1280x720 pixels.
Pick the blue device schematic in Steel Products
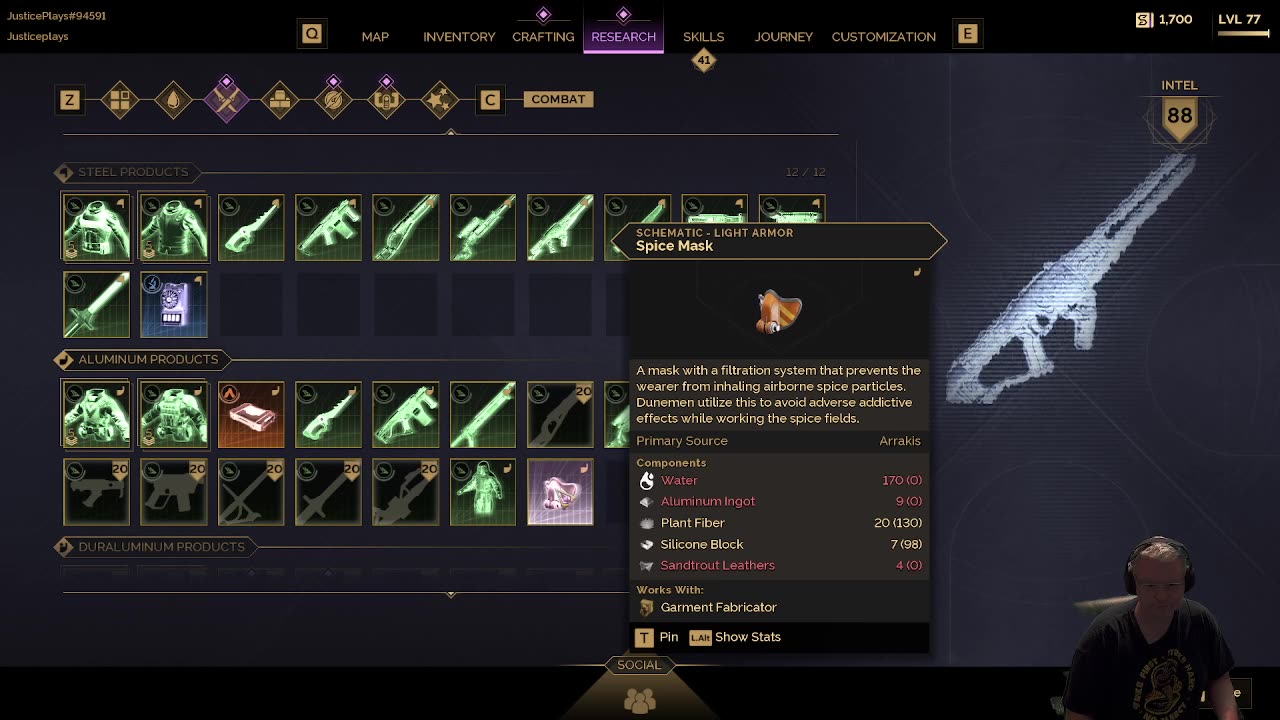click(174, 305)
